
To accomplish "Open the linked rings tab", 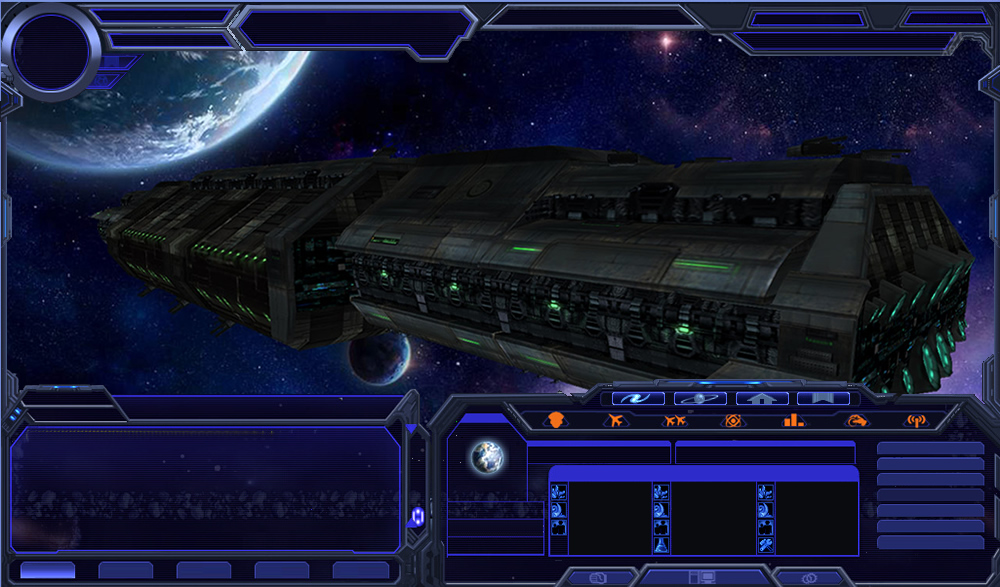I will pos(809,577).
